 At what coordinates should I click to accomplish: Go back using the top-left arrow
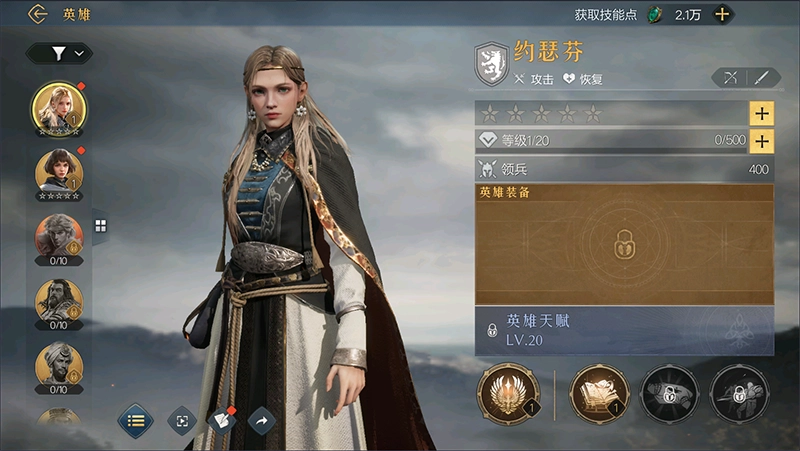(x=38, y=14)
